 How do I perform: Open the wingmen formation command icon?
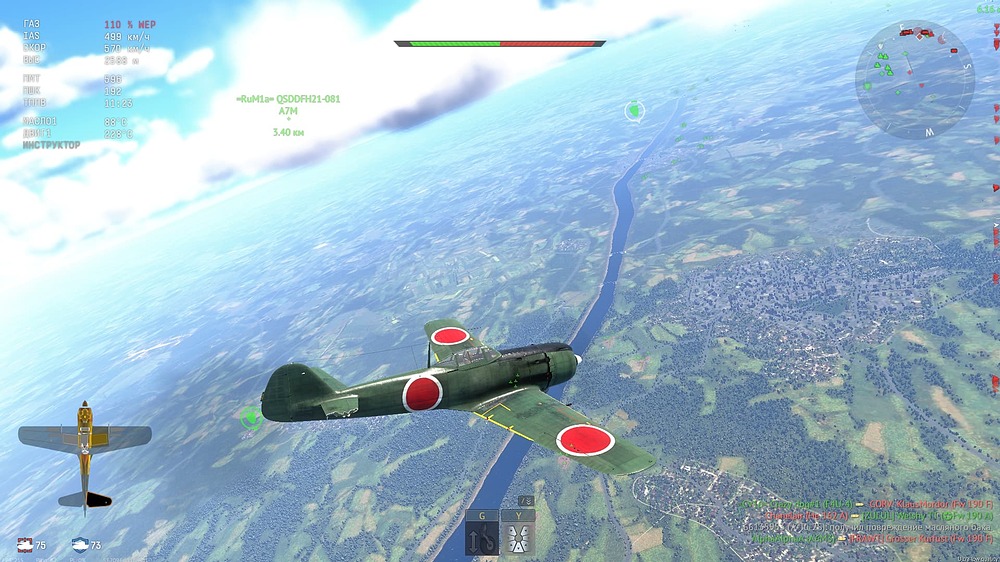click(519, 539)
